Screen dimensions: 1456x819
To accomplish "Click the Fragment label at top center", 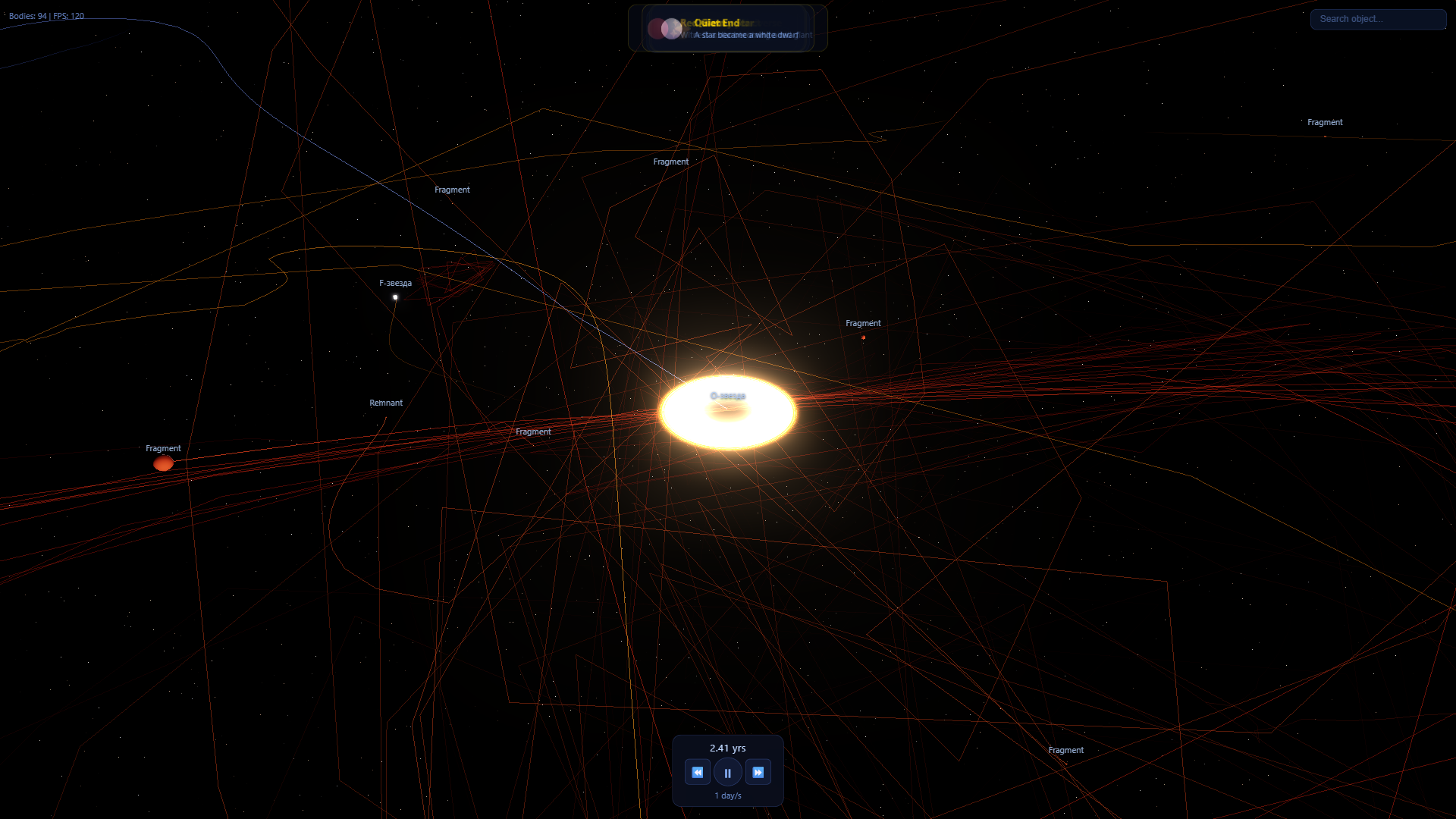I will (x=670, y=162).
